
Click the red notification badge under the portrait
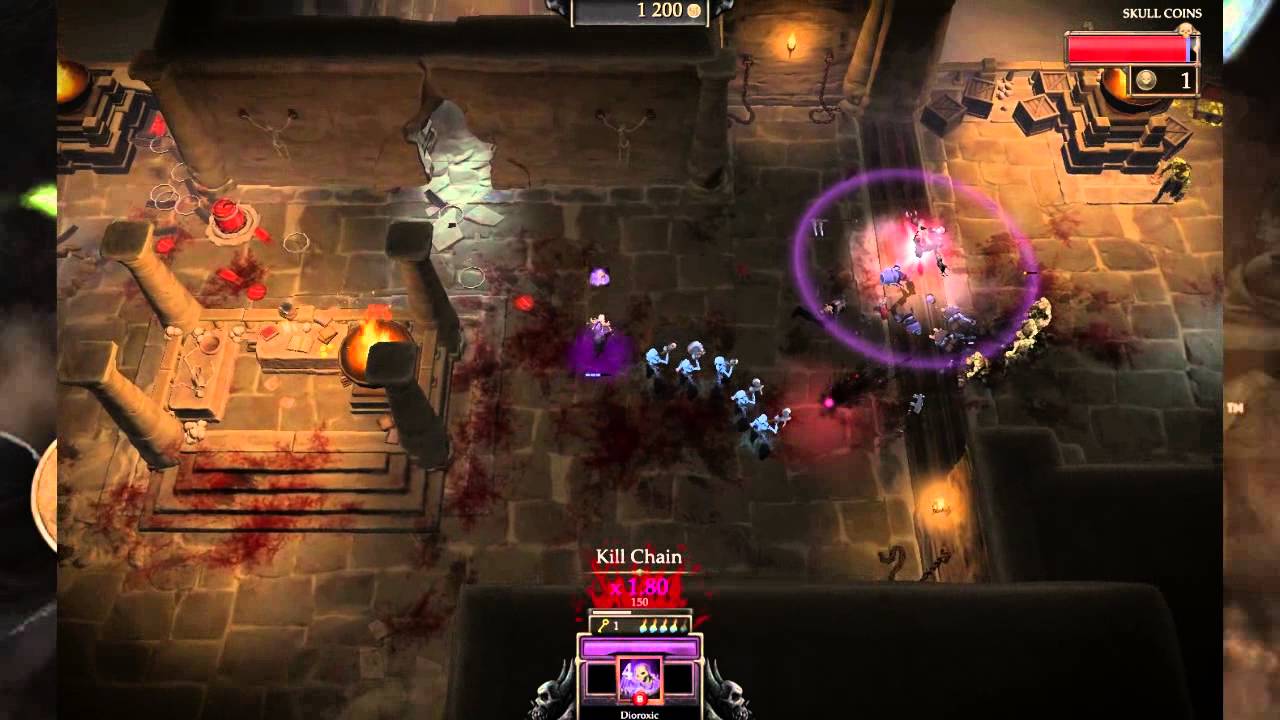pos(640,697)
